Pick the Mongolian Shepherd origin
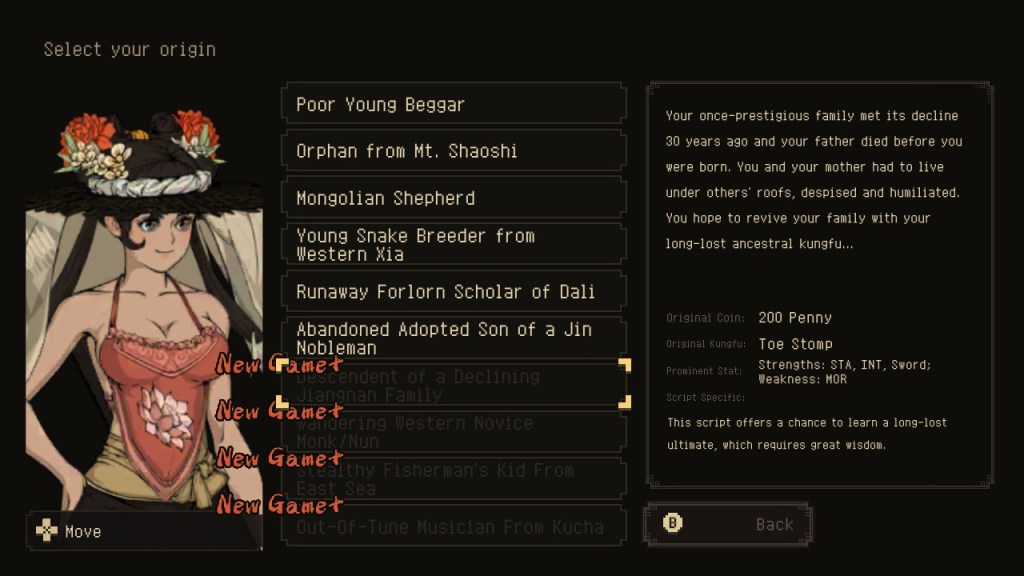 pyautogui.click(x=453, y=198)
